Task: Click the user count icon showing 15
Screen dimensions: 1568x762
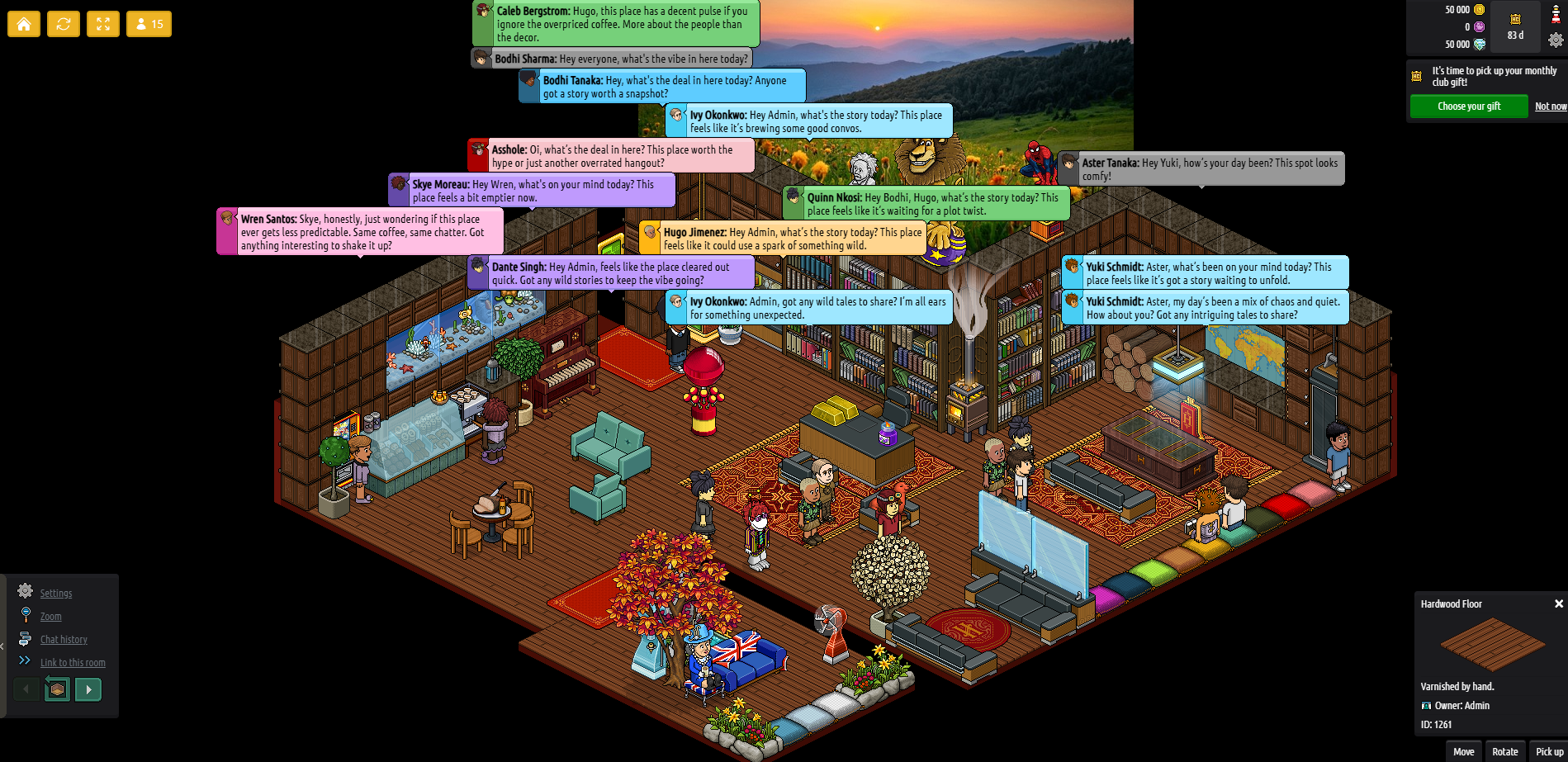Action: 148,24
